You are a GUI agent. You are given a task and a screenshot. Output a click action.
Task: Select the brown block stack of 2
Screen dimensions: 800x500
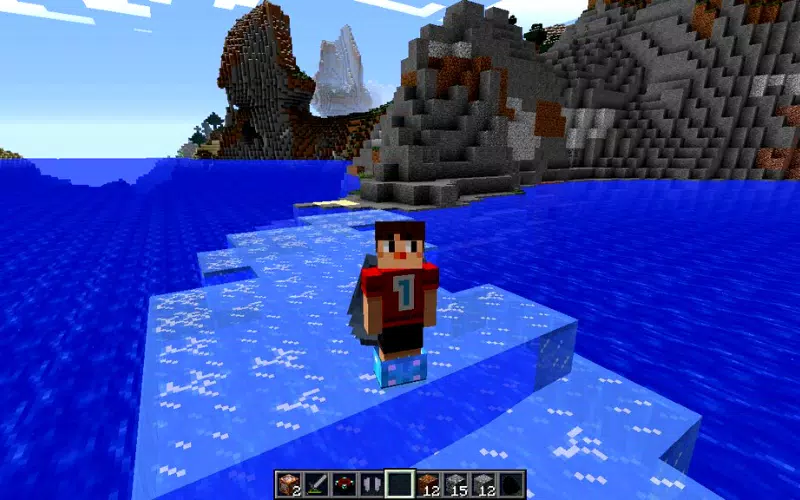(290, 484)
